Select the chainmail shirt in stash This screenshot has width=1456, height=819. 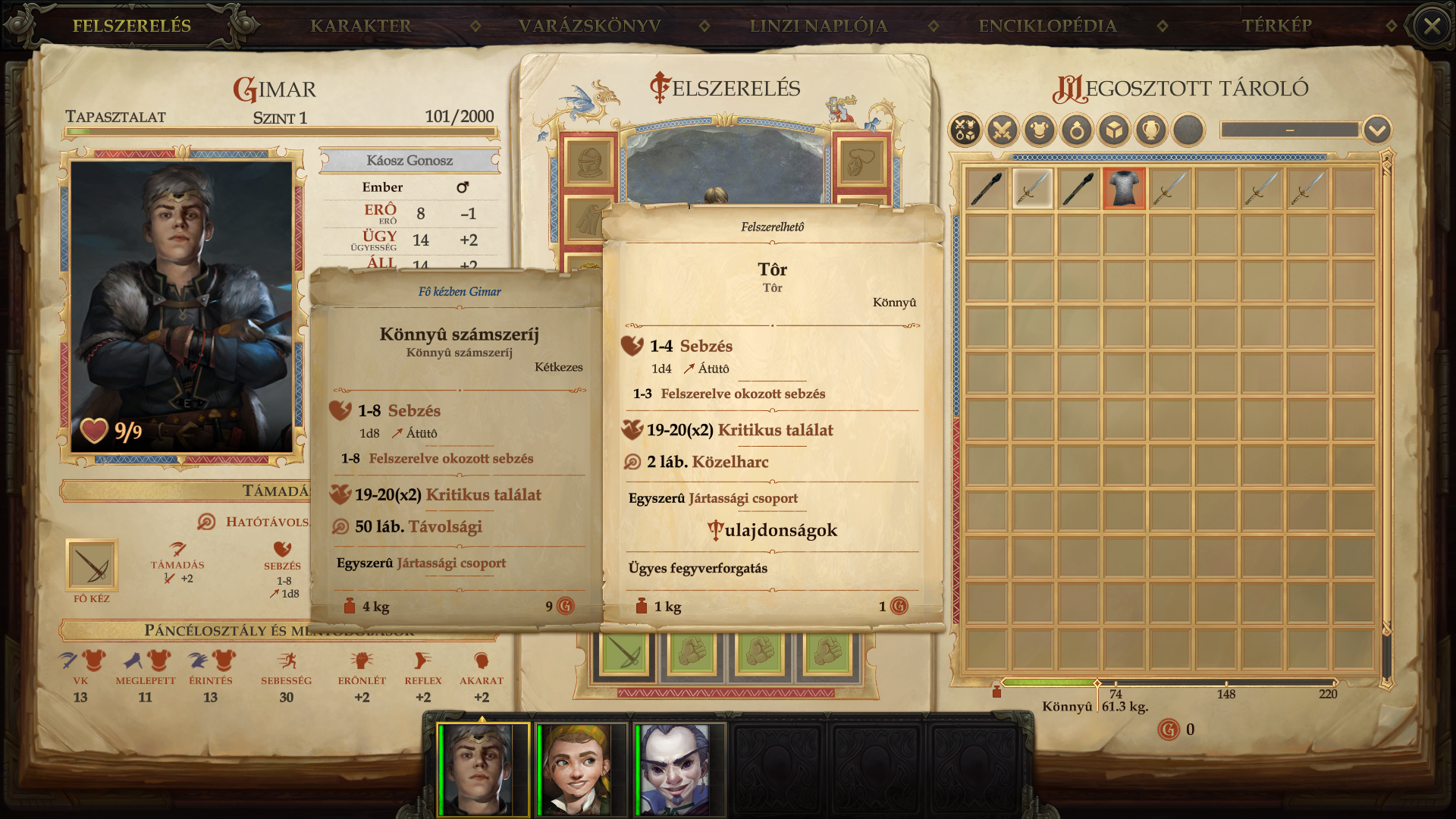coord(1124,188)
